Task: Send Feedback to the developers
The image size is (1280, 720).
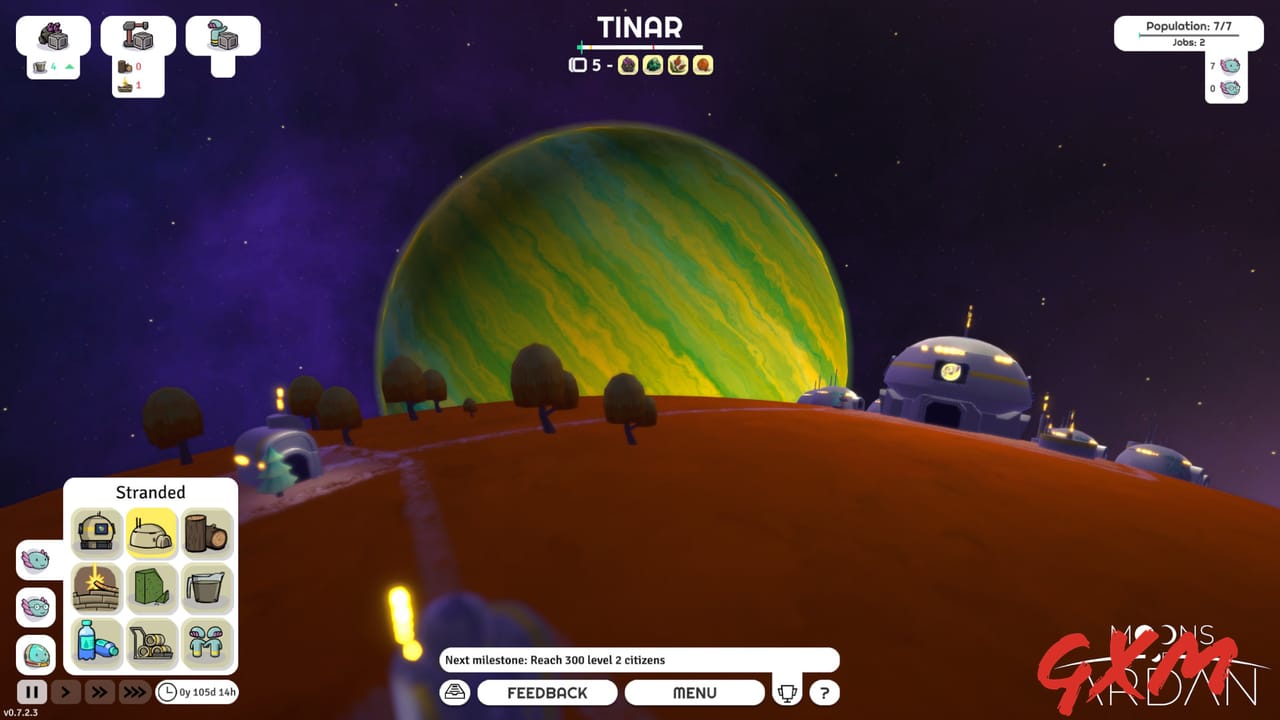Action: (x=547, y=692)
